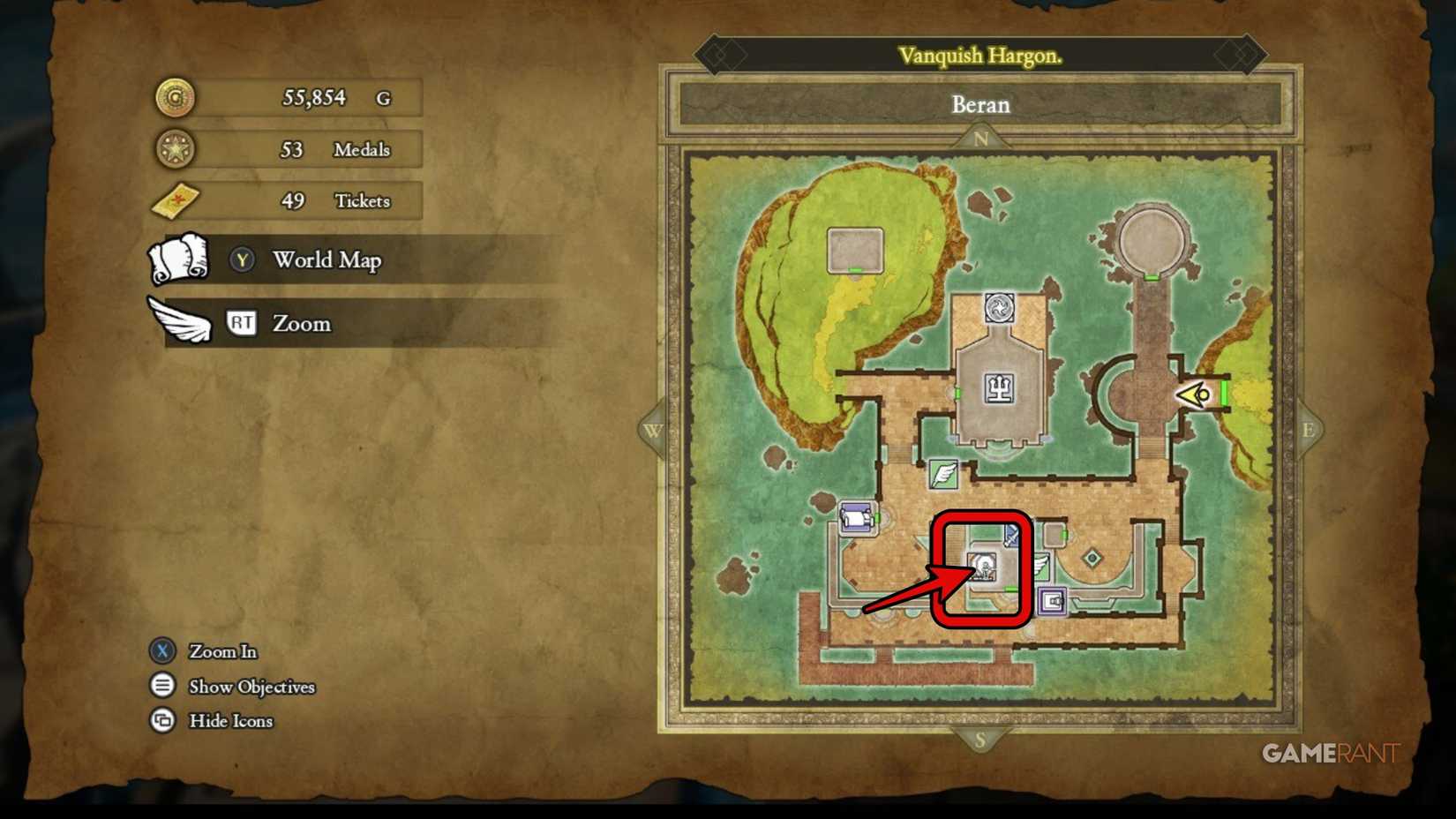The width and height of the screenshot is (1456, 819).
Task: Click the sword weapon shop icon
Action: tap(1011, 534)
